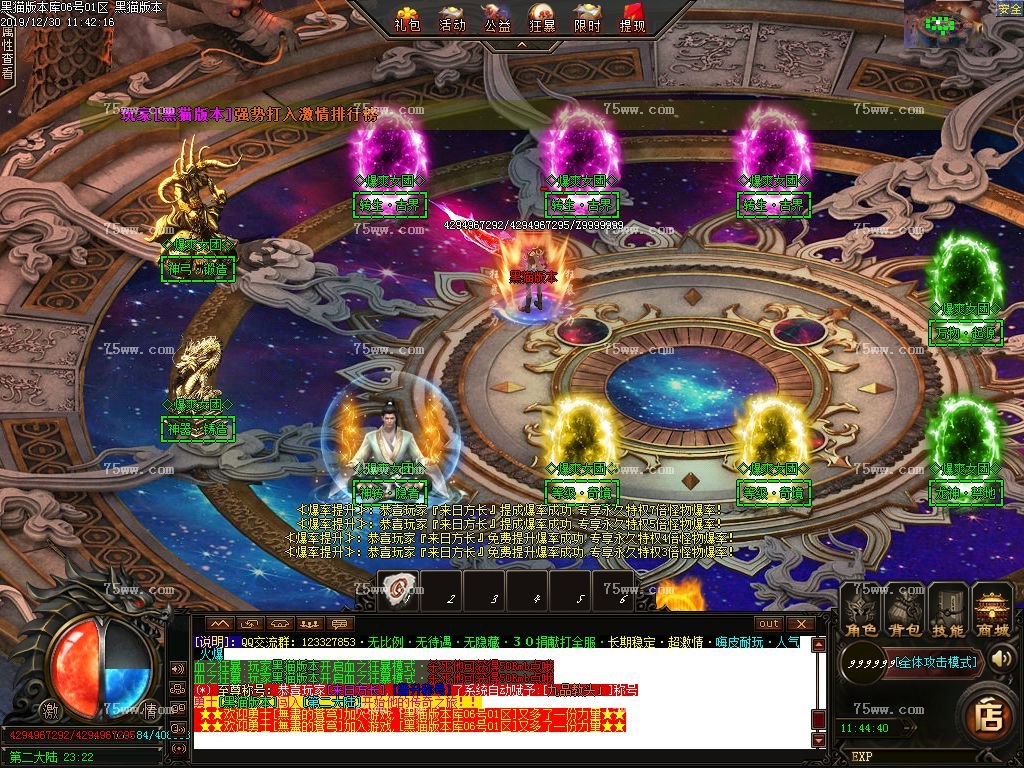Open the 活动 events menu
The image size is (1024, 768).
point(452,19)
